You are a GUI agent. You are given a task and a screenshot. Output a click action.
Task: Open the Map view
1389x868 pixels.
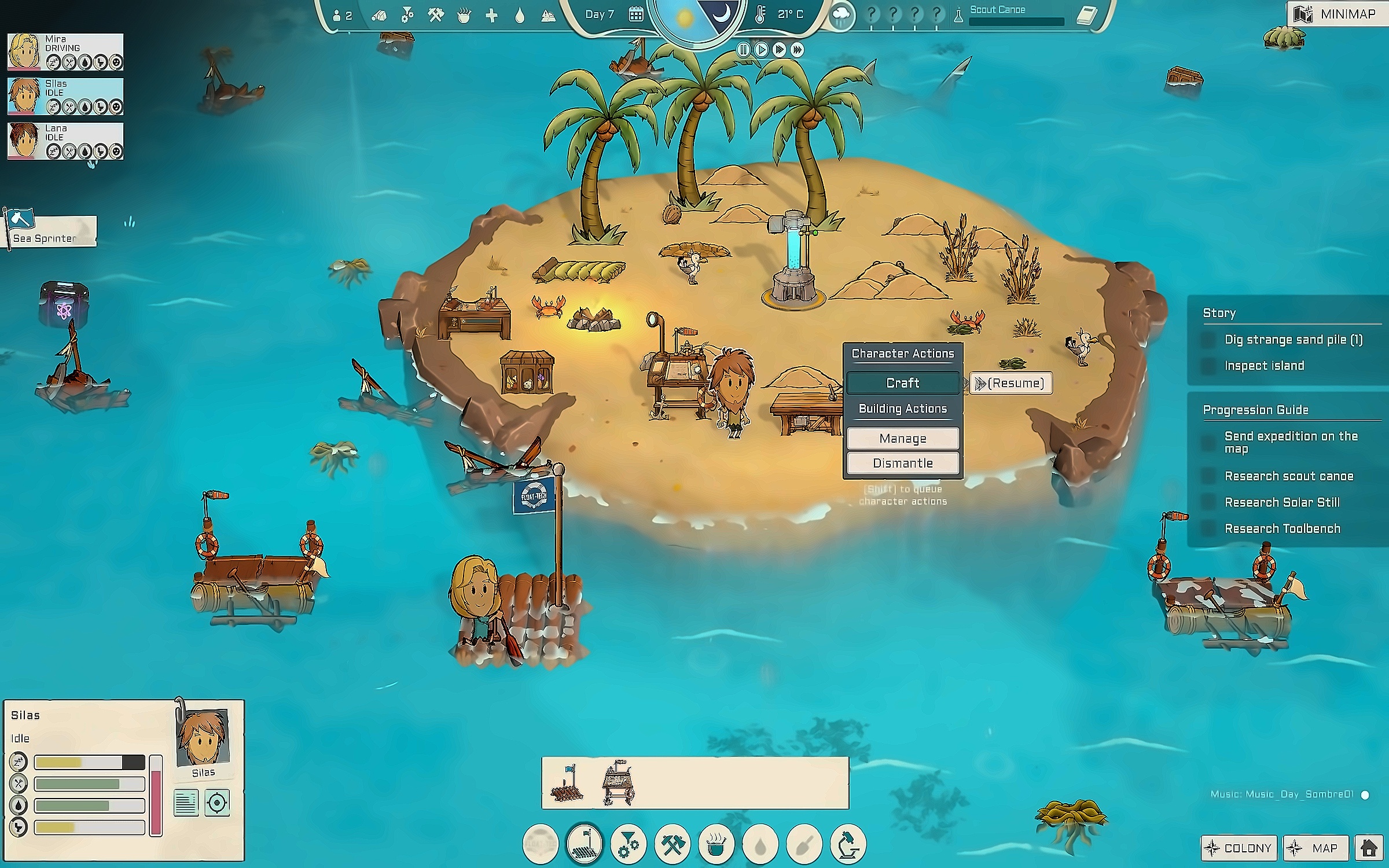point(1316,848)
